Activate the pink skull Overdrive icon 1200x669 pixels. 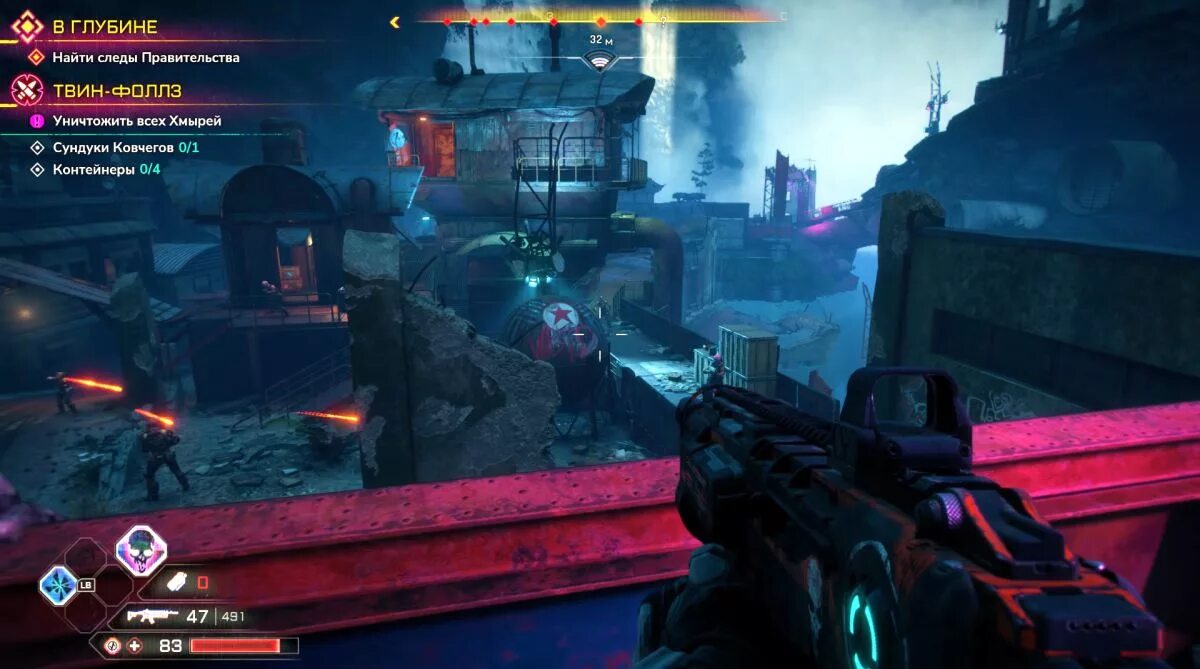tap(140, 550)
